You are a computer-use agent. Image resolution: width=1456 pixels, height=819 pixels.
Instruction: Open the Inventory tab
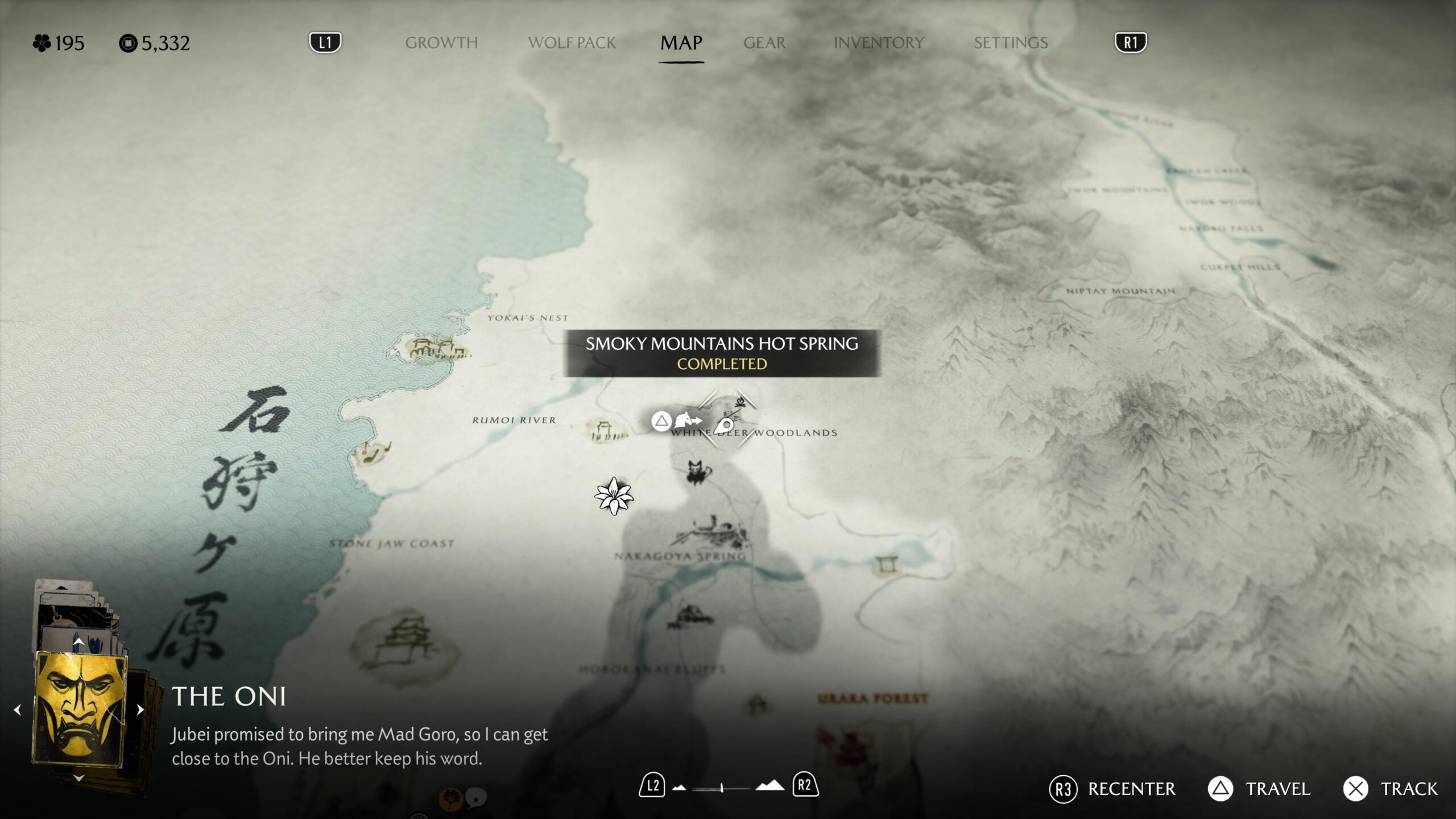point(879,43)
